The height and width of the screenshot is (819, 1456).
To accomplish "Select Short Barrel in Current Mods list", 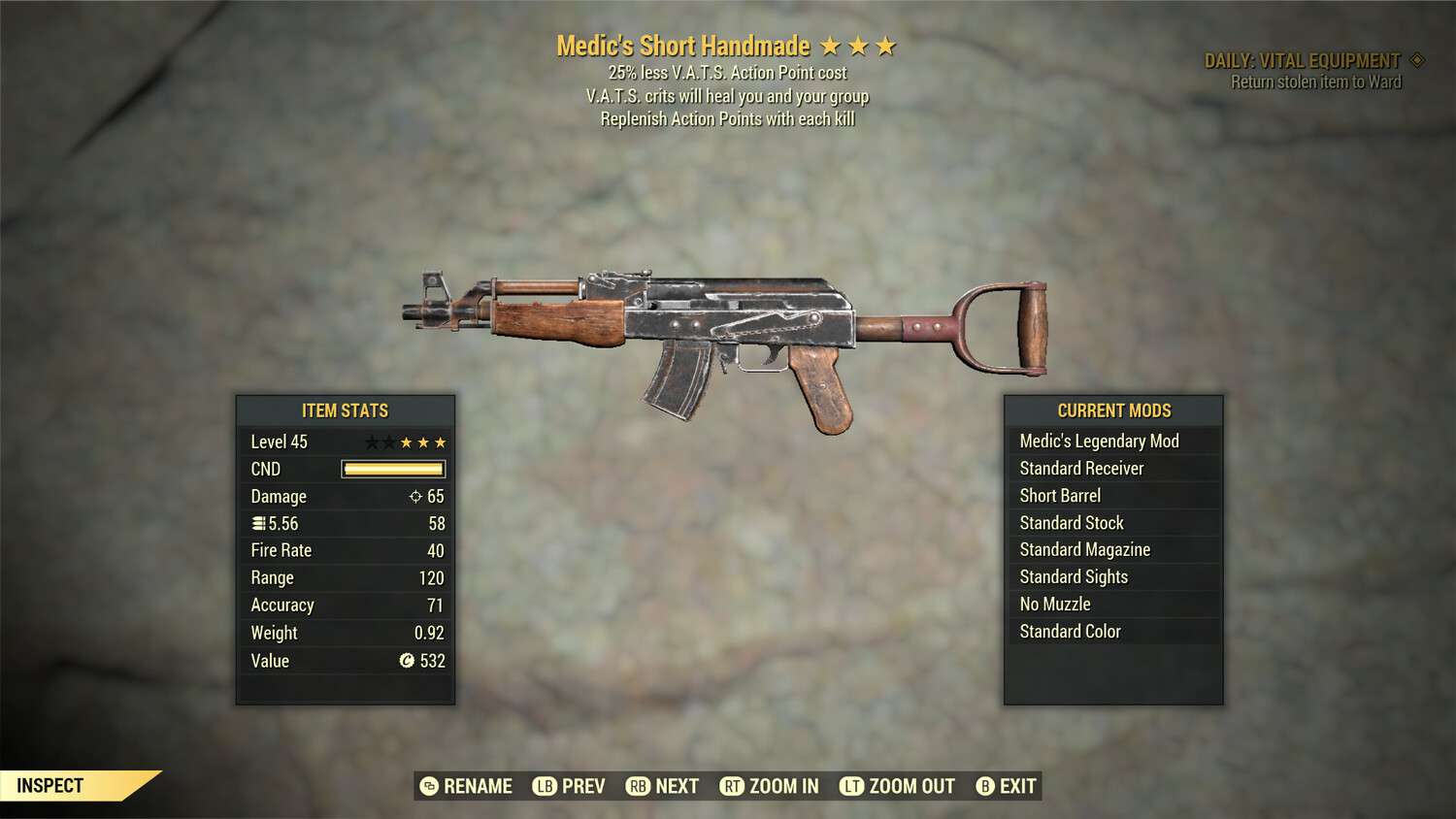I will [x=1059, y=495].
